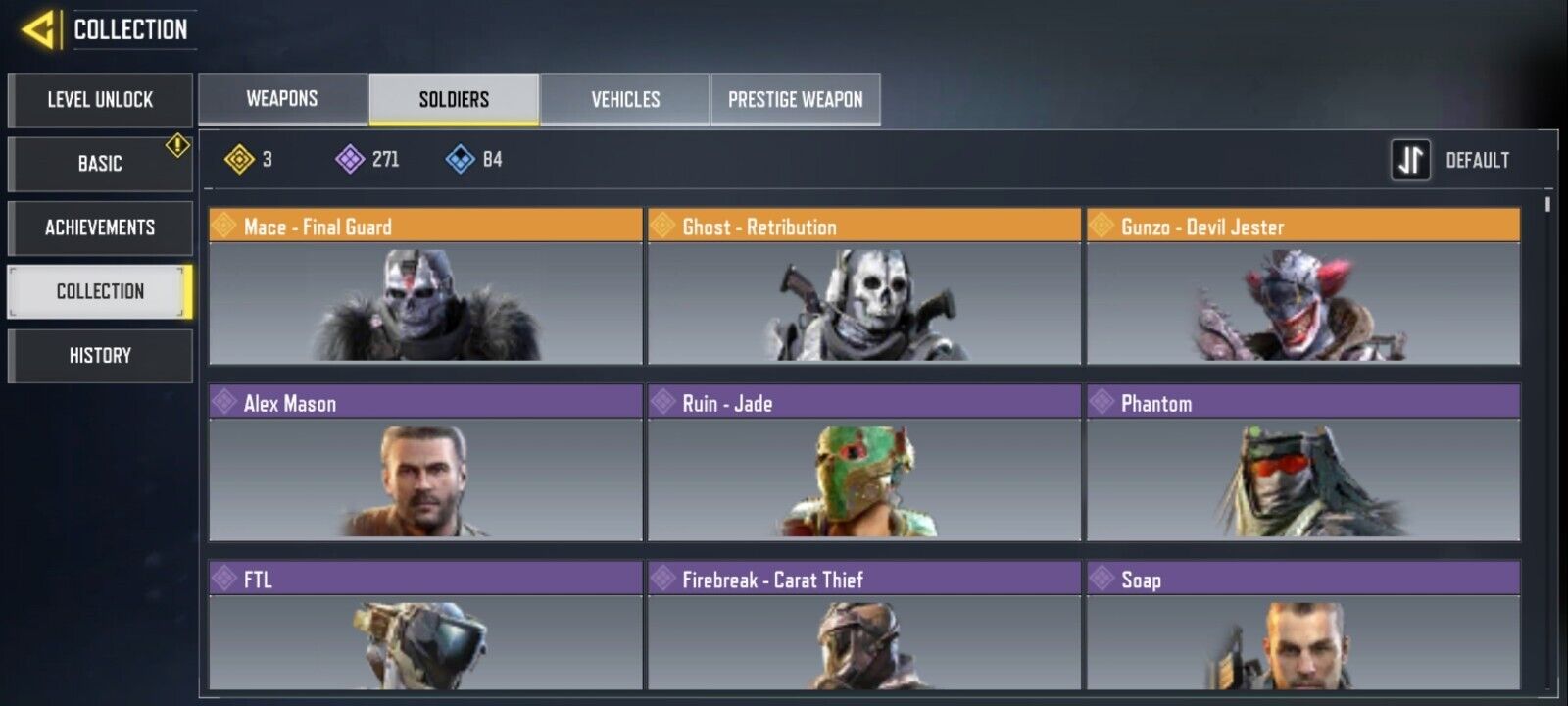This screenshot has height=706, width=1568.
Task: Open the Level Unlock section
Action: click(100, 100)
